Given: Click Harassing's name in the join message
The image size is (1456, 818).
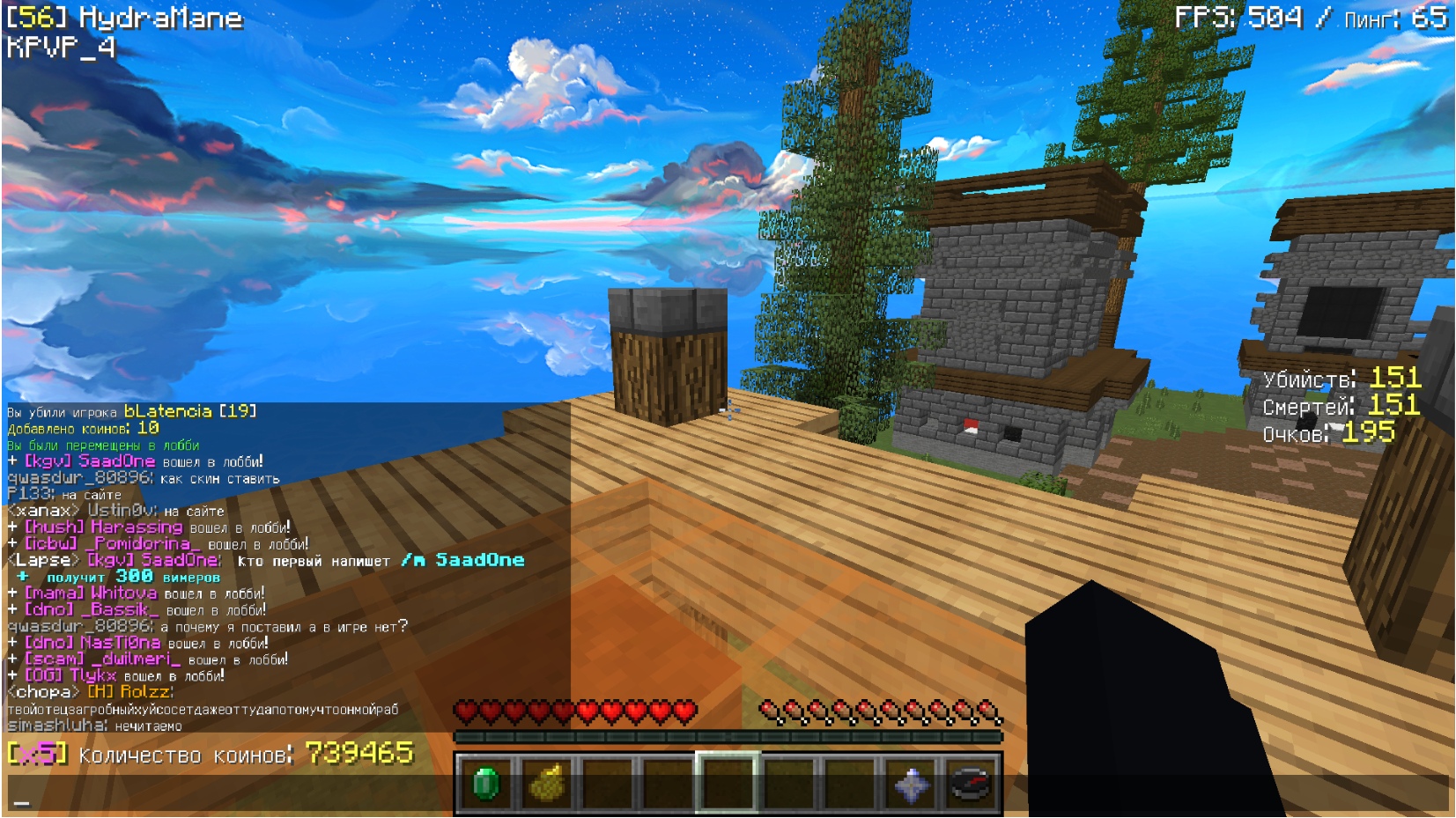Looking at the screenshot, I should click(x=136, y=527).
